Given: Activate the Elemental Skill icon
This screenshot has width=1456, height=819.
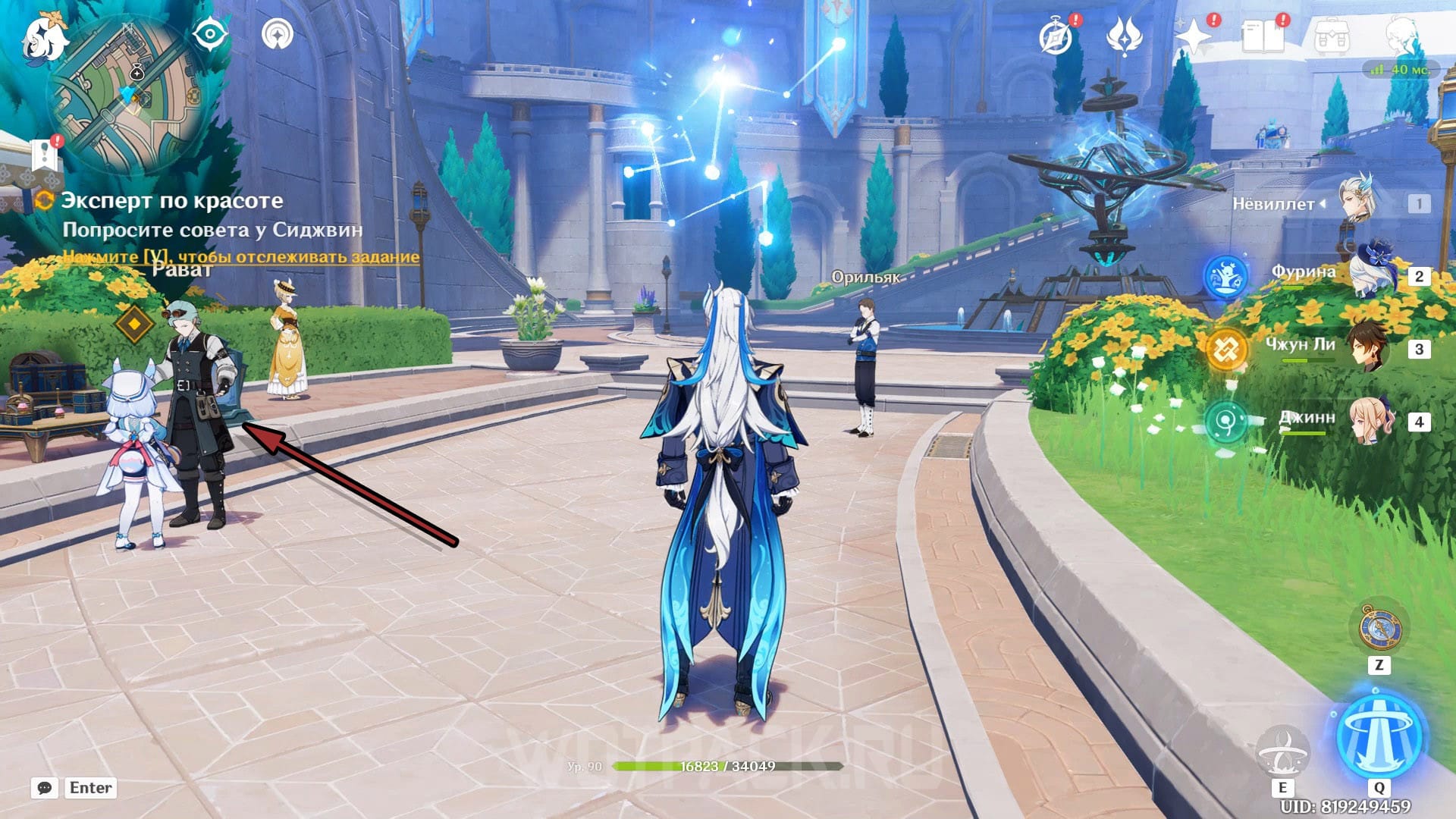Looking at the screenshot, I should (1282, 750).
